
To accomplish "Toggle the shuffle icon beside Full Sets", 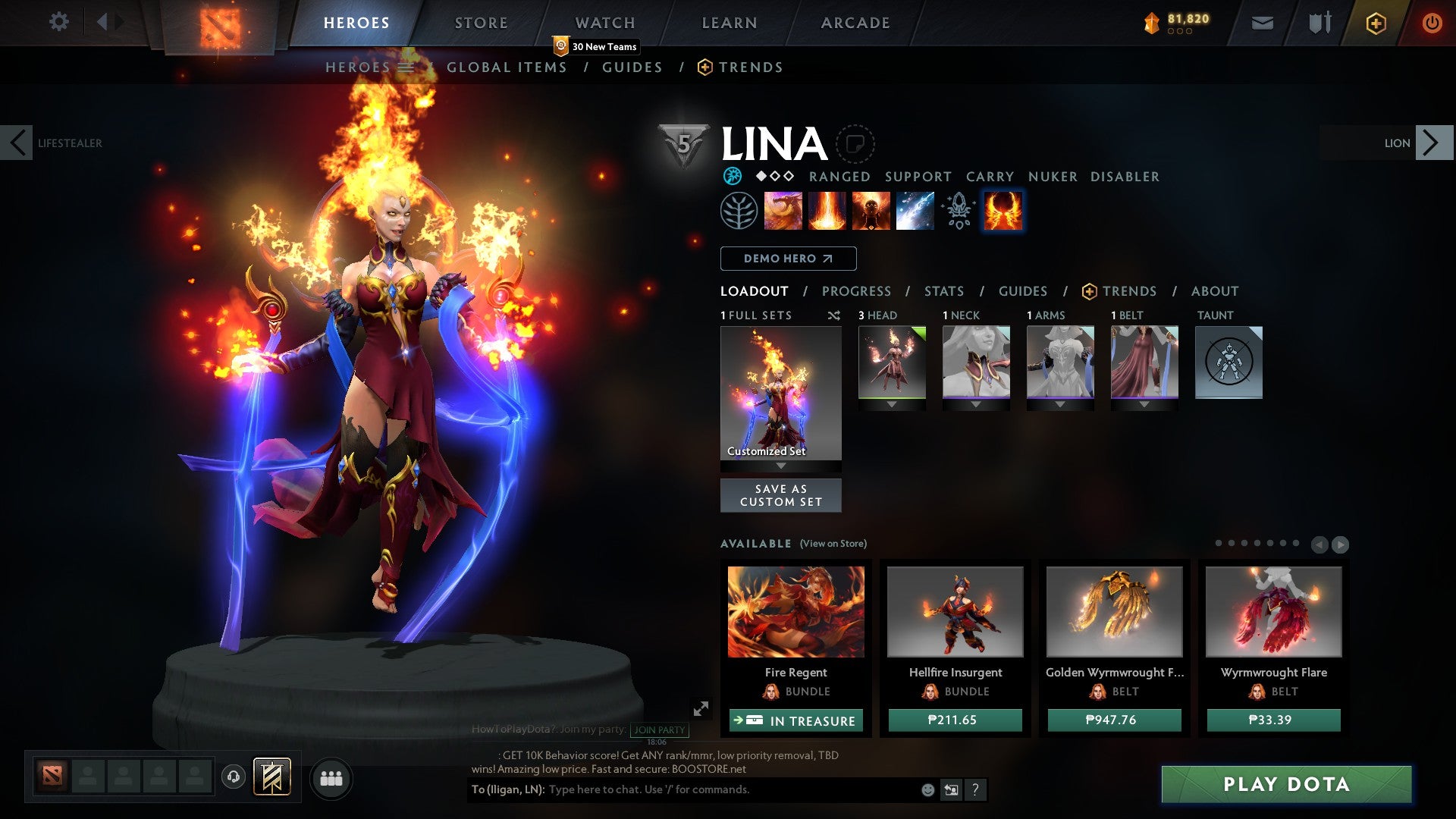I will point(834,315).
